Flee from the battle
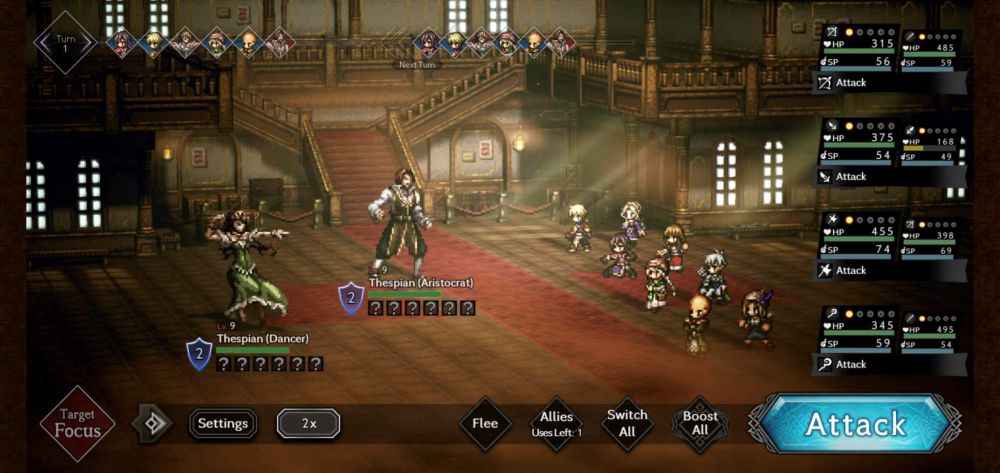This screenshot has height=473, width=1000. (485, 424)
